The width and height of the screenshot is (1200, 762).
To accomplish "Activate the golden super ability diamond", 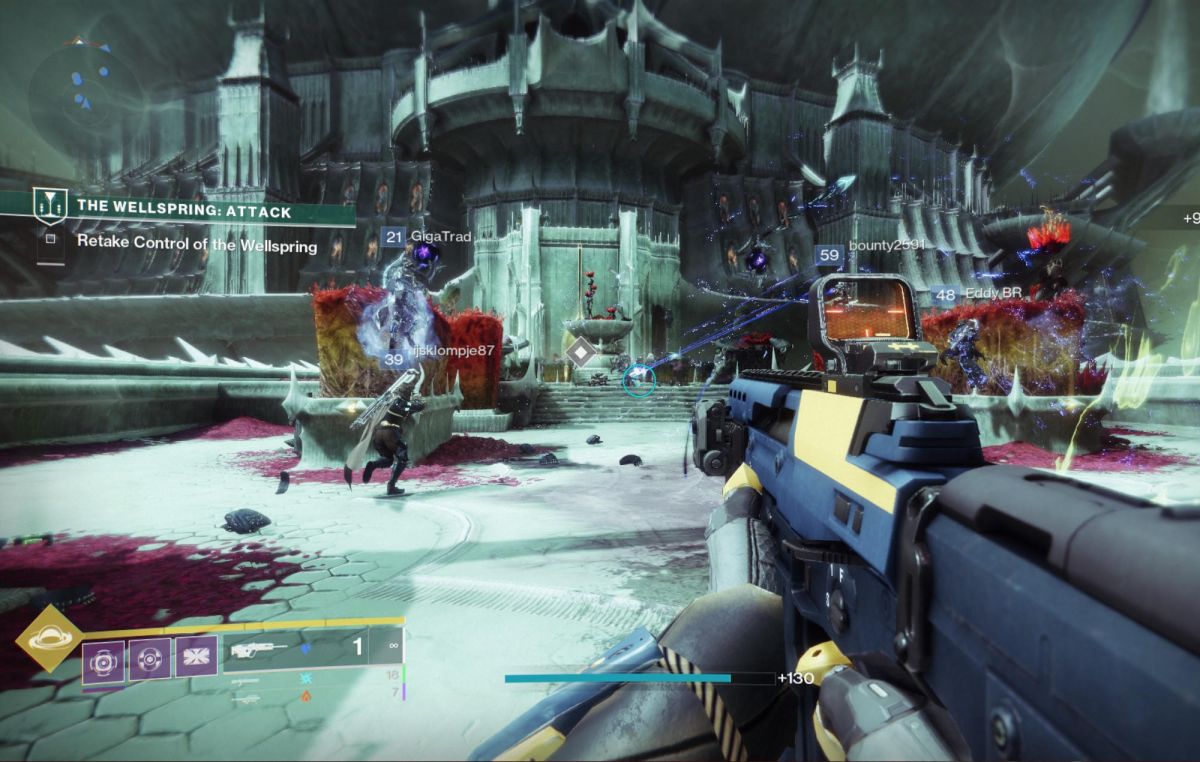I will click(x=45, y=636).
